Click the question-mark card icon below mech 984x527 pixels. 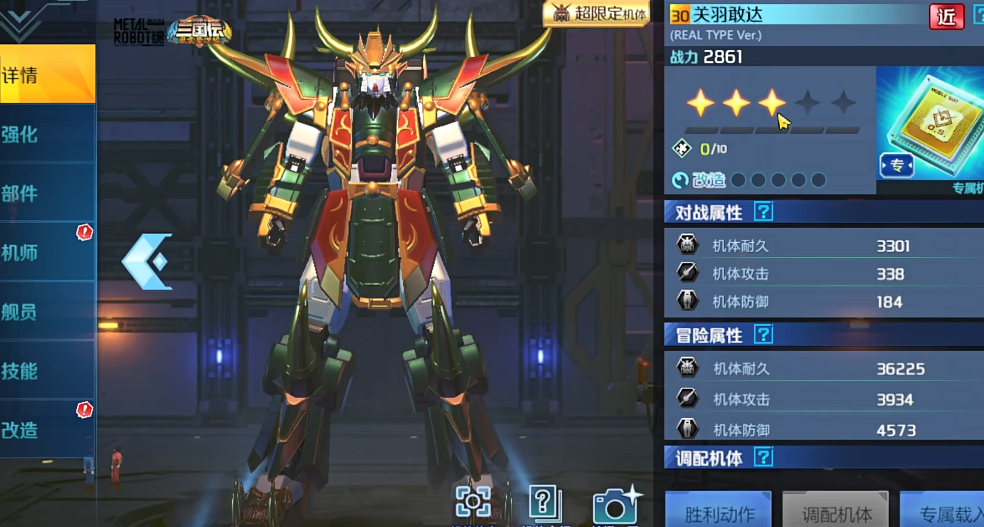point(542,503)
